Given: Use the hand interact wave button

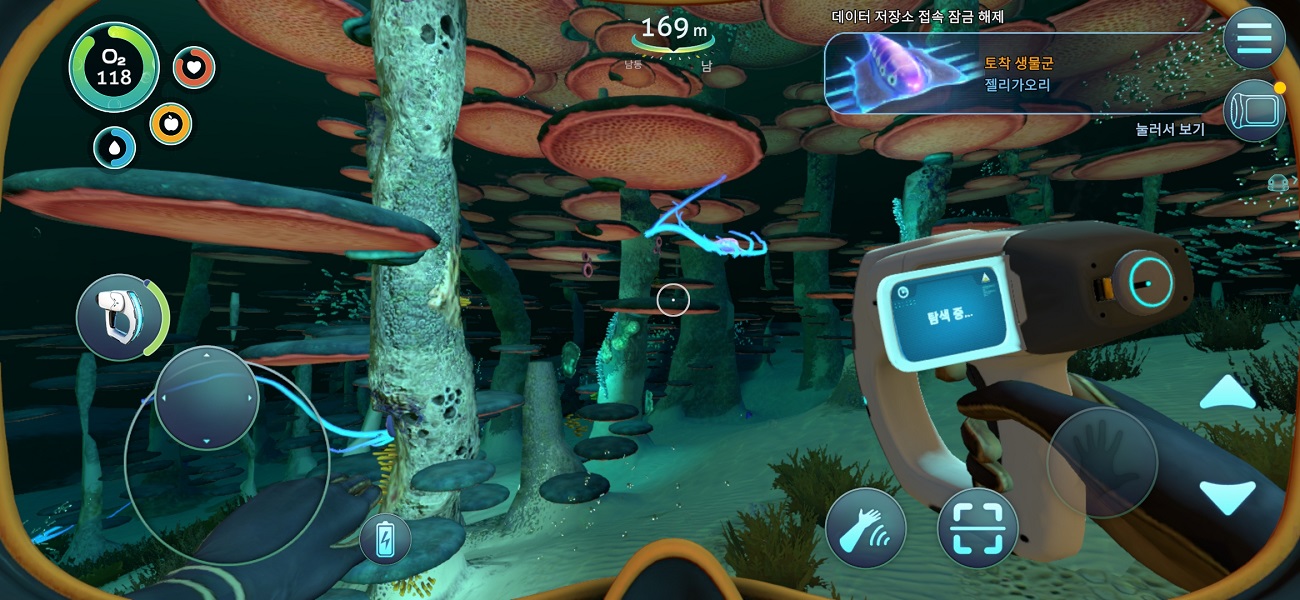Looking at the screenshot, I should [866, 529].
